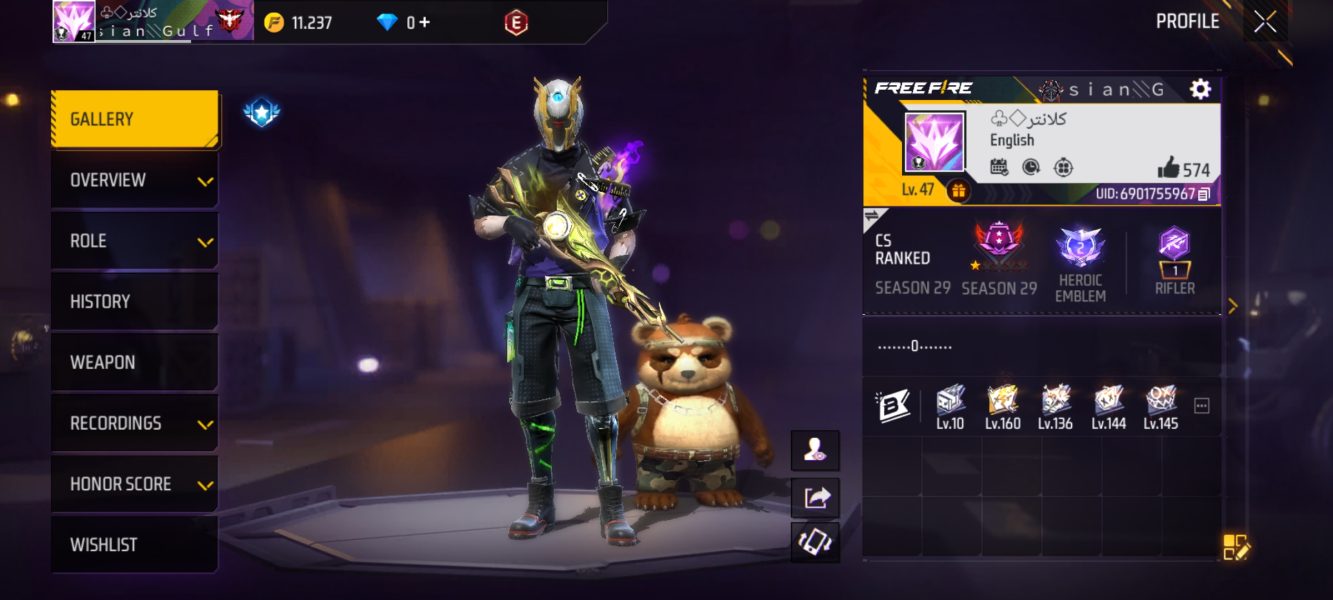Click the orange gift box icon
The width and height of the screenshot is (1333, 600).
pyautogui.click(x=958, y=190)
